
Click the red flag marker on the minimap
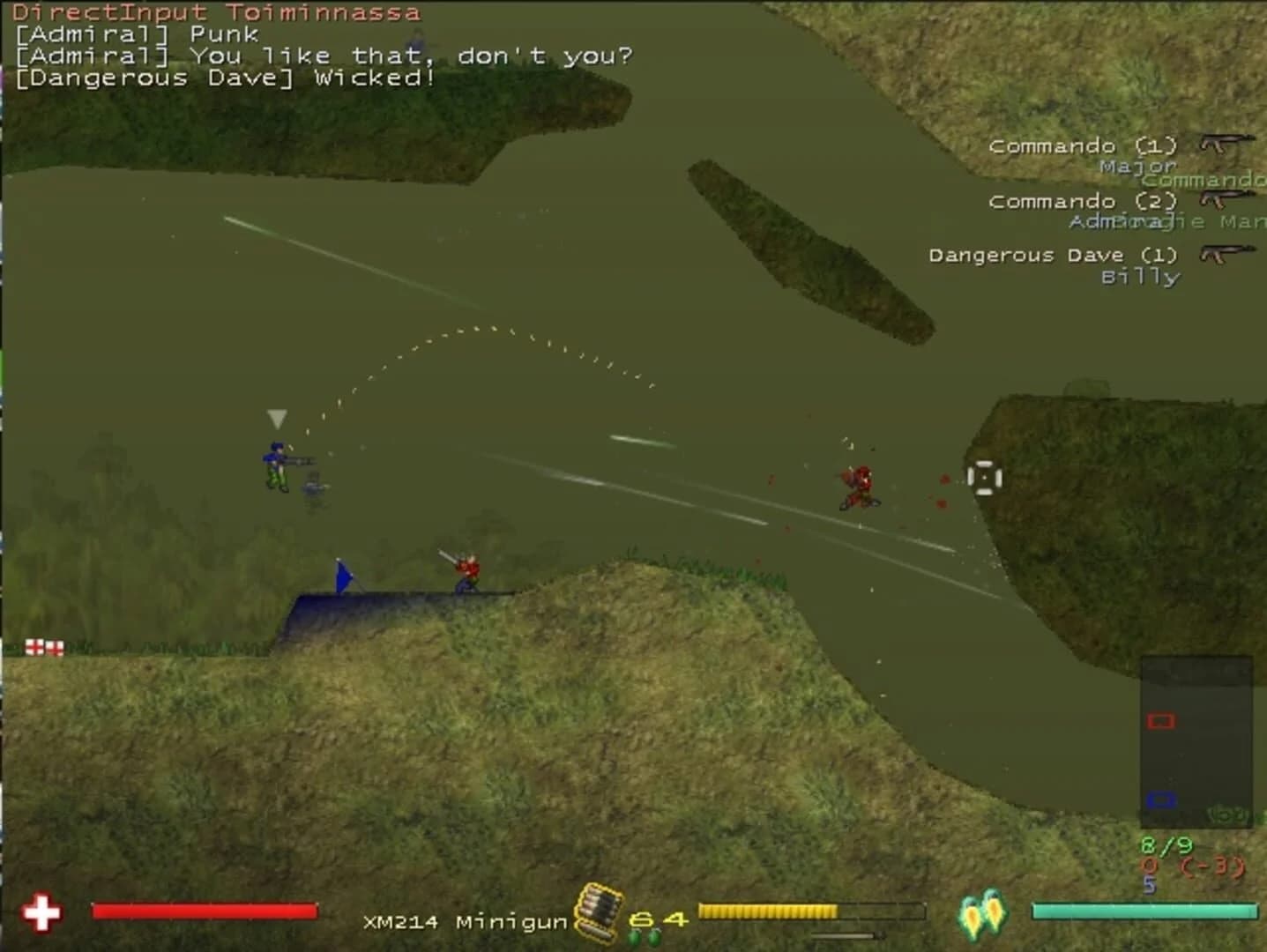[x=1162, y=720]
